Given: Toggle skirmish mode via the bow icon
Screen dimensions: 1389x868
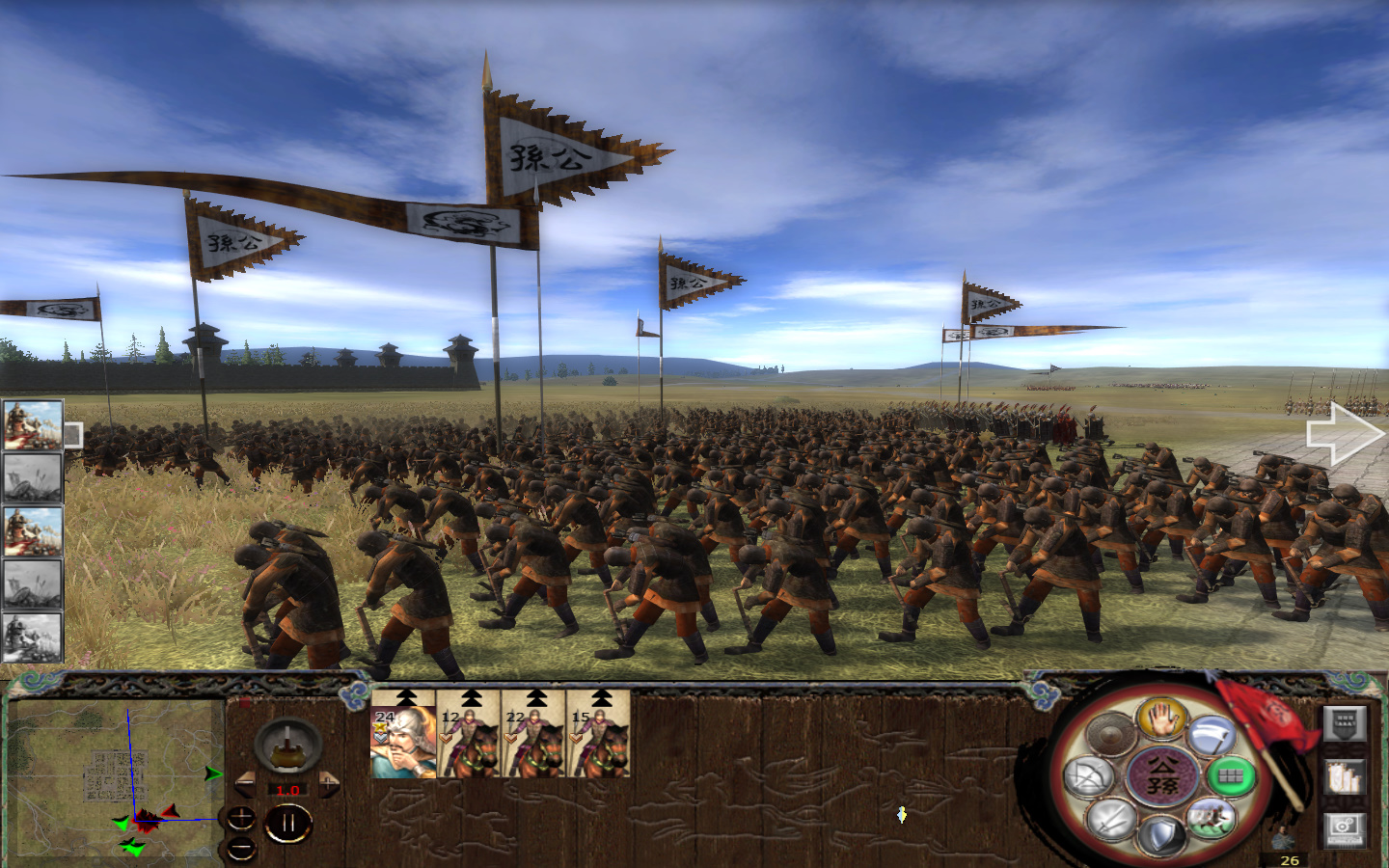Looking at the screenshot, I should (1088, 776).
